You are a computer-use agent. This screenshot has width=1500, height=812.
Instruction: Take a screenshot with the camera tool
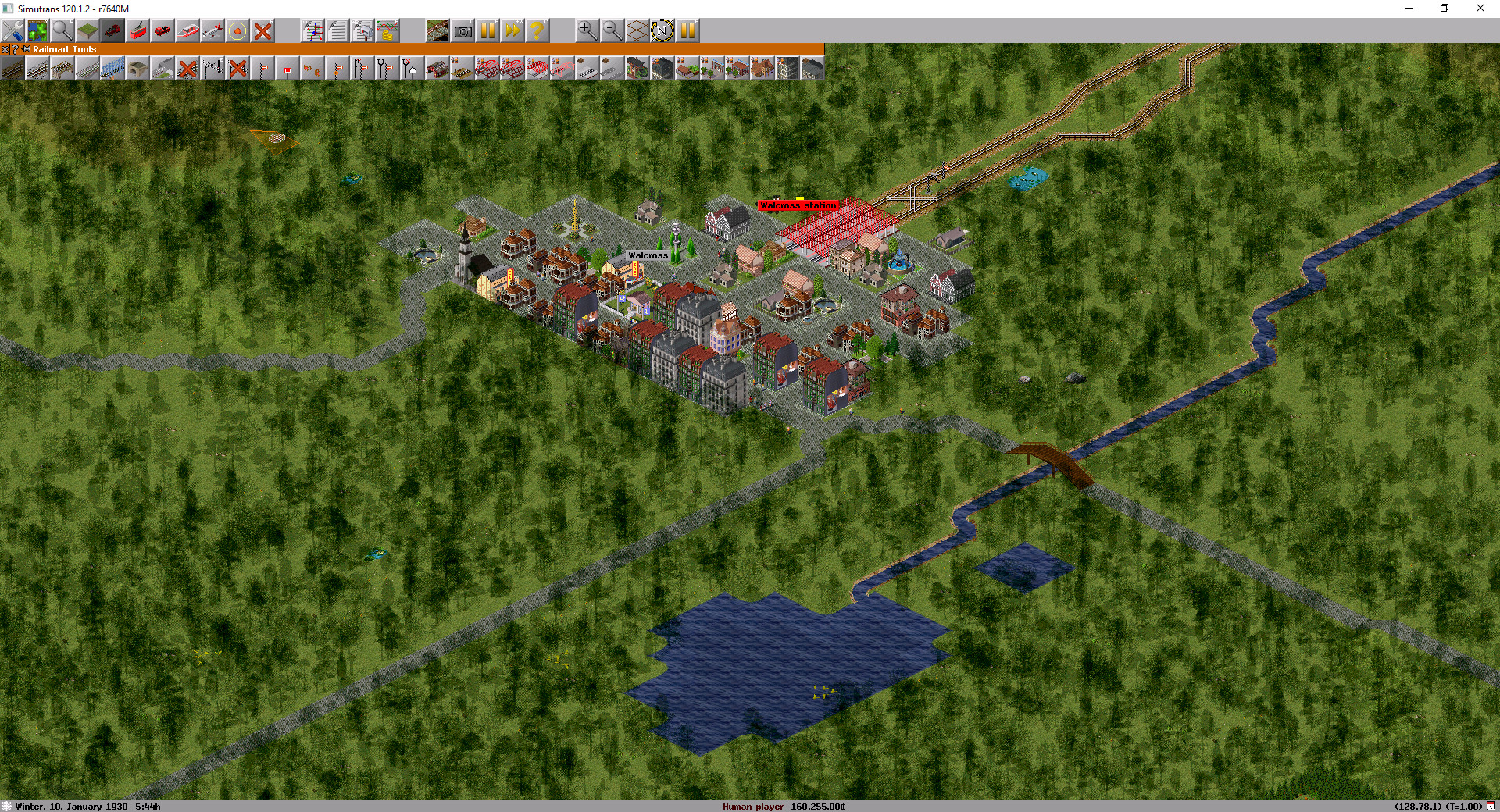pyautogui.click(x=464, y=31)
